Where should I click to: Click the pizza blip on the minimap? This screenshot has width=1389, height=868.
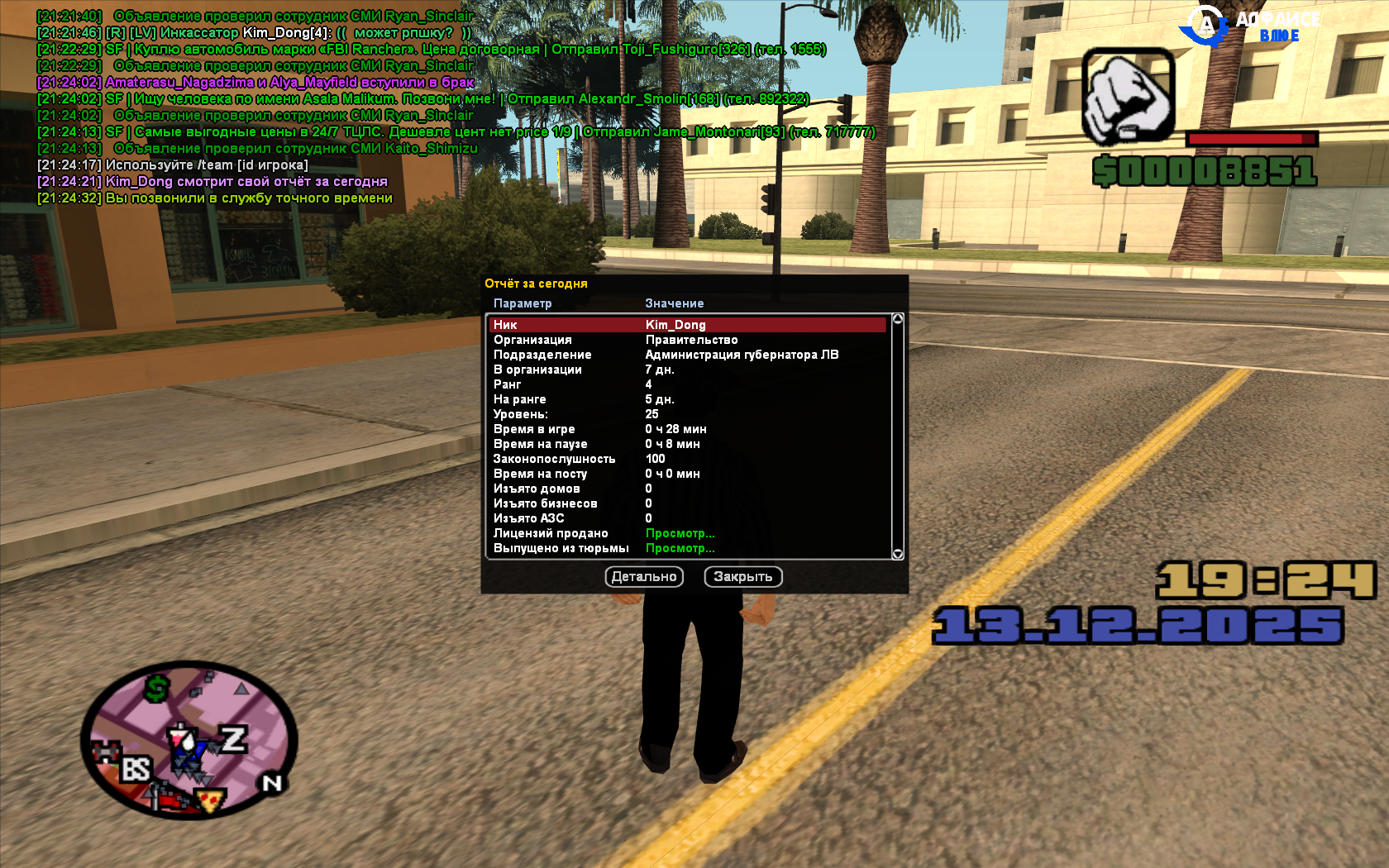[x=209, y=801]
